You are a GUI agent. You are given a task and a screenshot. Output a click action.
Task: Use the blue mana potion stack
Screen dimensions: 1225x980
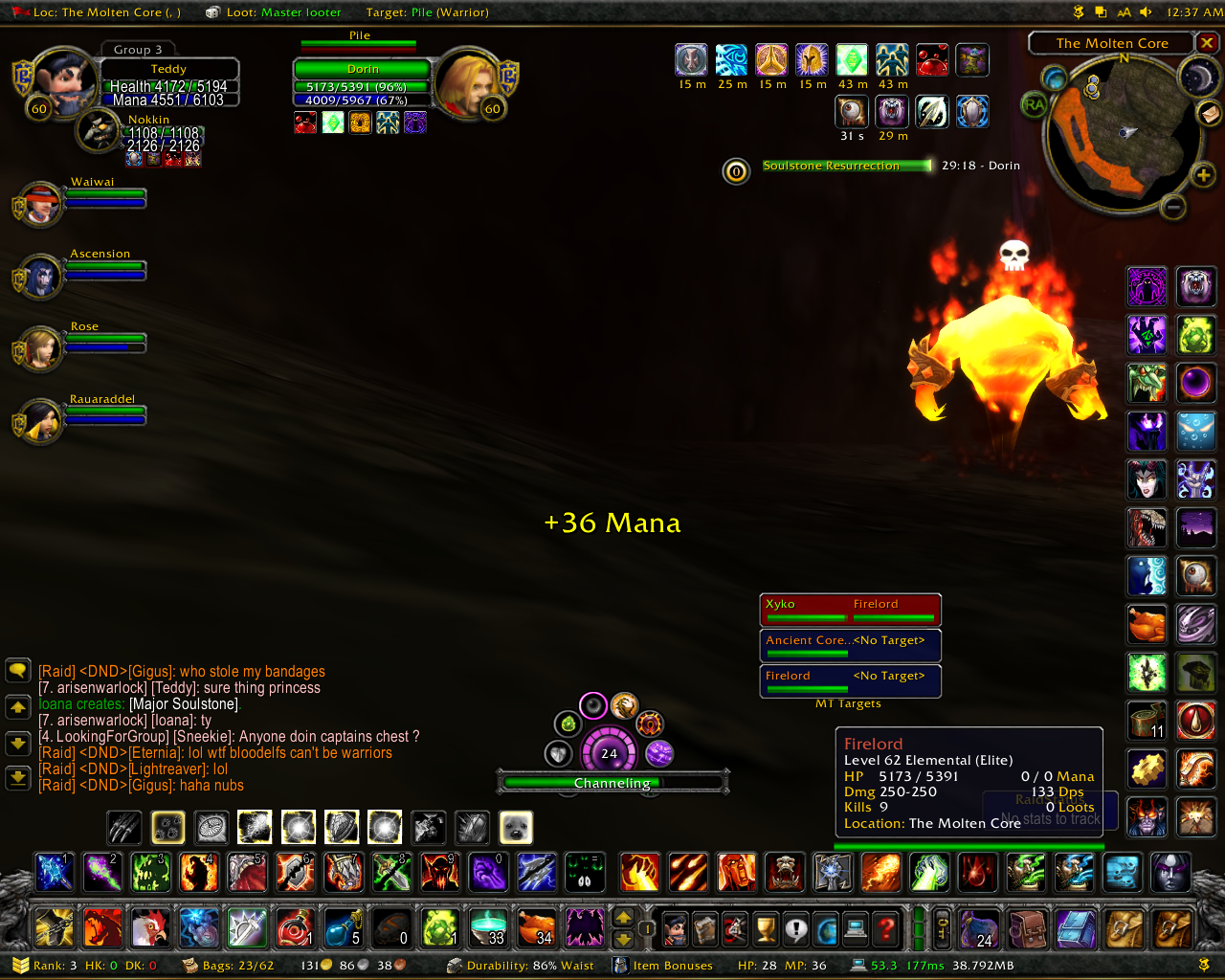(x=343, y=926)
